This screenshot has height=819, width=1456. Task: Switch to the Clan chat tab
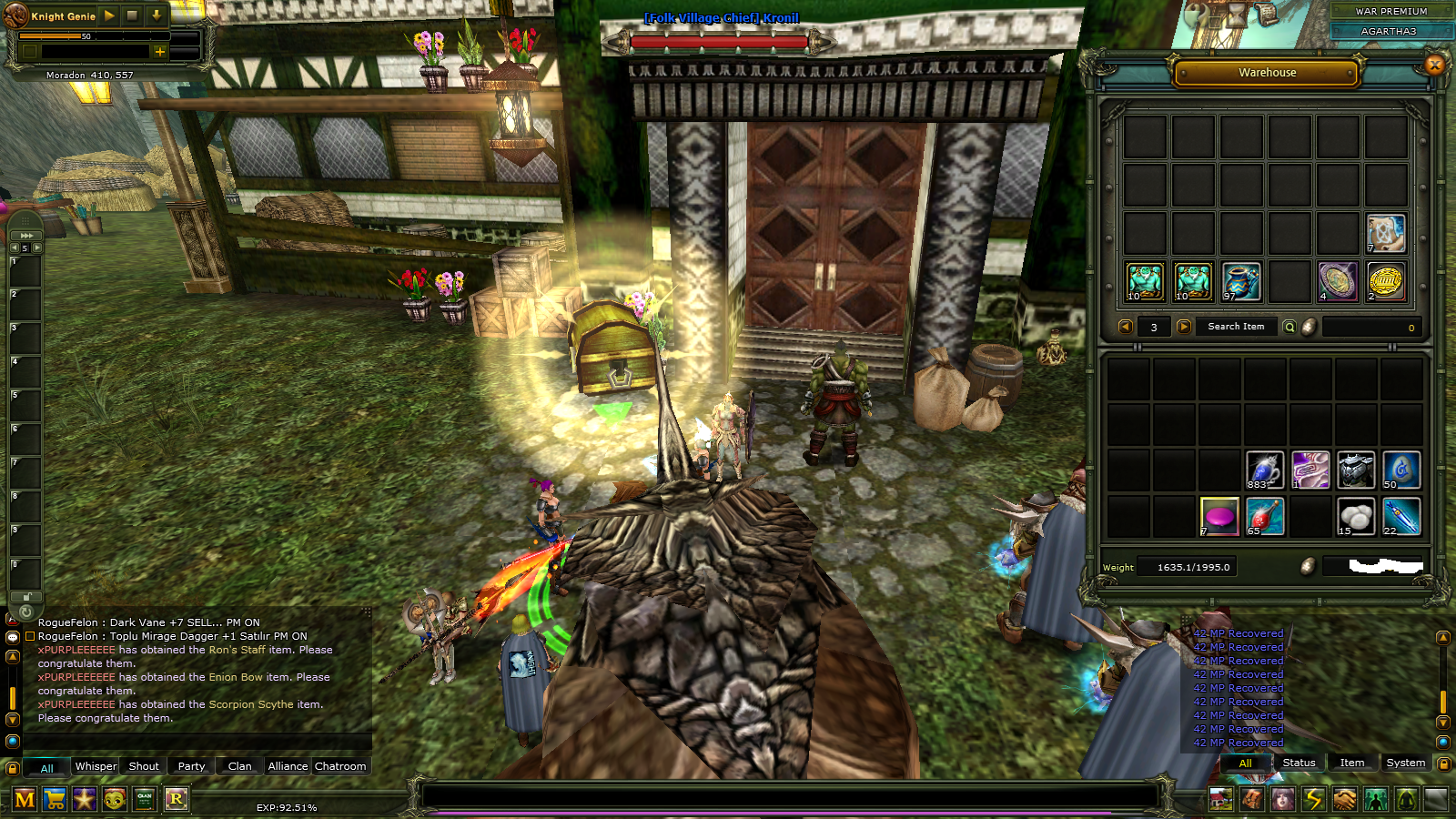coord(240,766)
